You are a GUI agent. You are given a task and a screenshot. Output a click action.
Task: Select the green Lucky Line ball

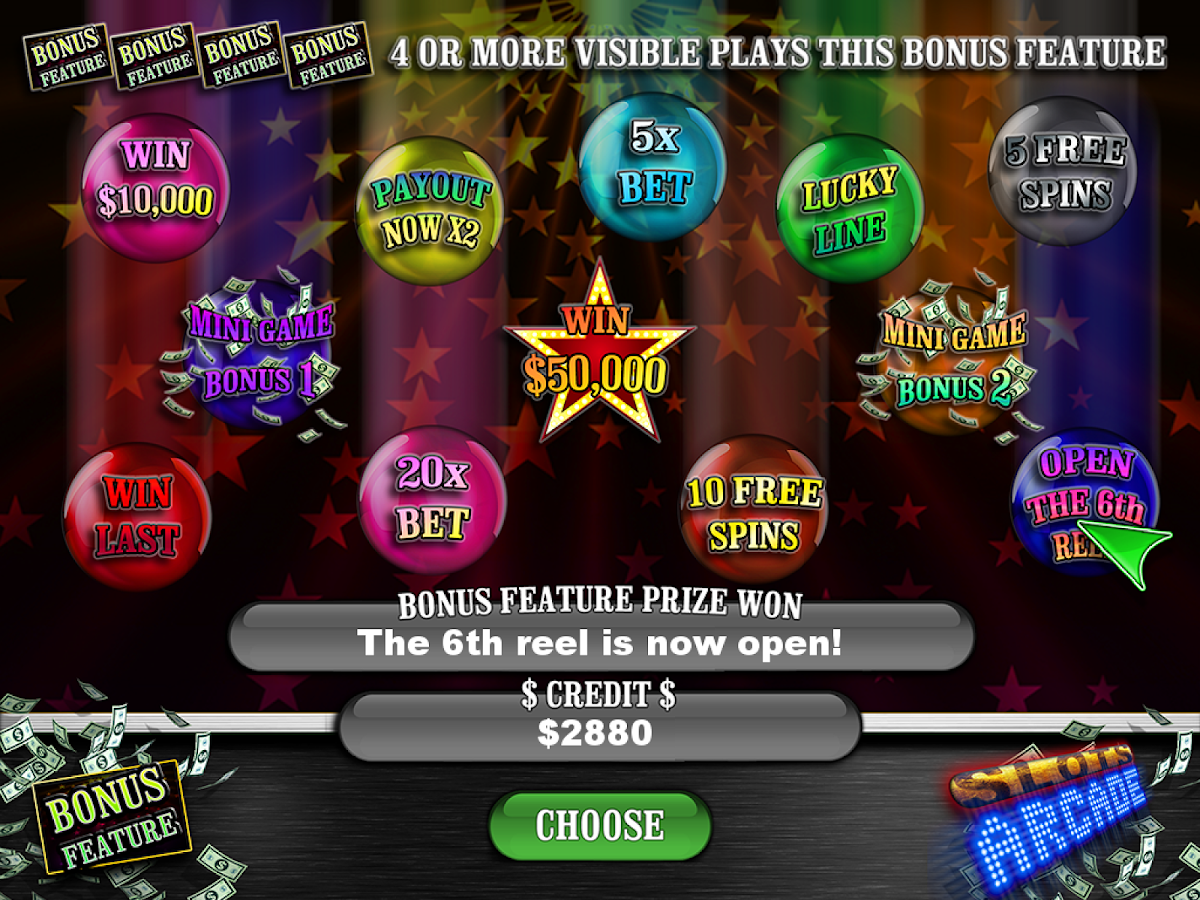coord(849,209)
